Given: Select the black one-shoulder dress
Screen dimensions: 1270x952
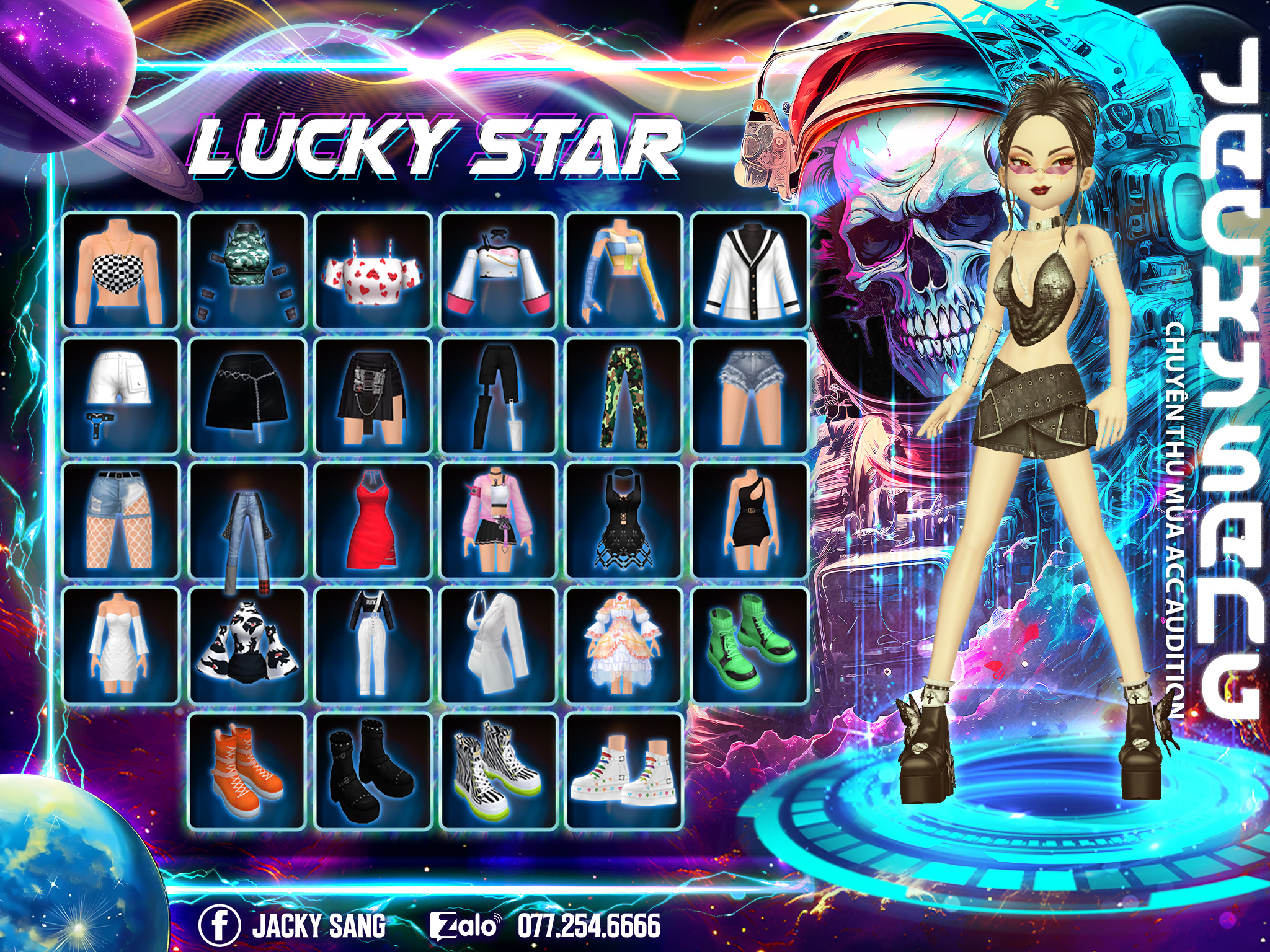Looking at the screenshot, I should pos(750,521).
